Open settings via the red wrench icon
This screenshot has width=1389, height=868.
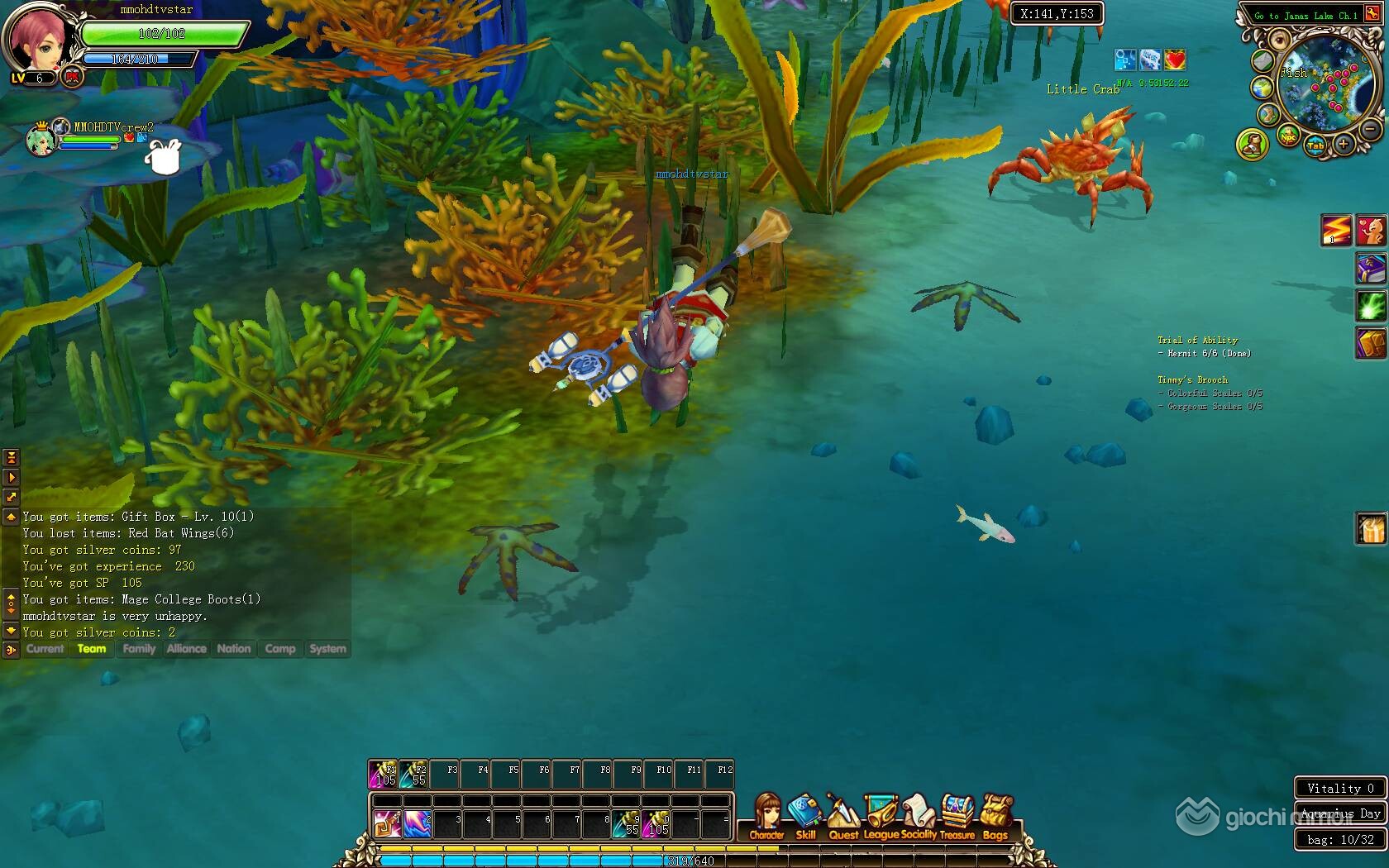click(x=1372, y=15)
